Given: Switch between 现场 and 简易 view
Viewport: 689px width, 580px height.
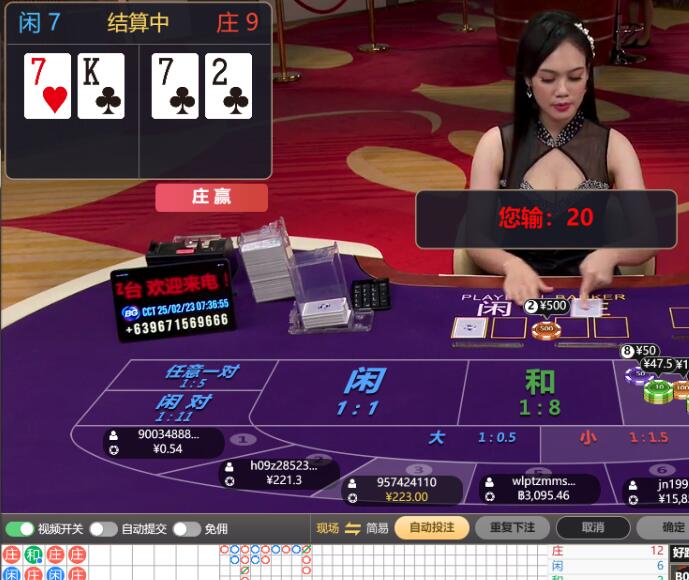Looking at the screenshot, I should pos(352,528).
